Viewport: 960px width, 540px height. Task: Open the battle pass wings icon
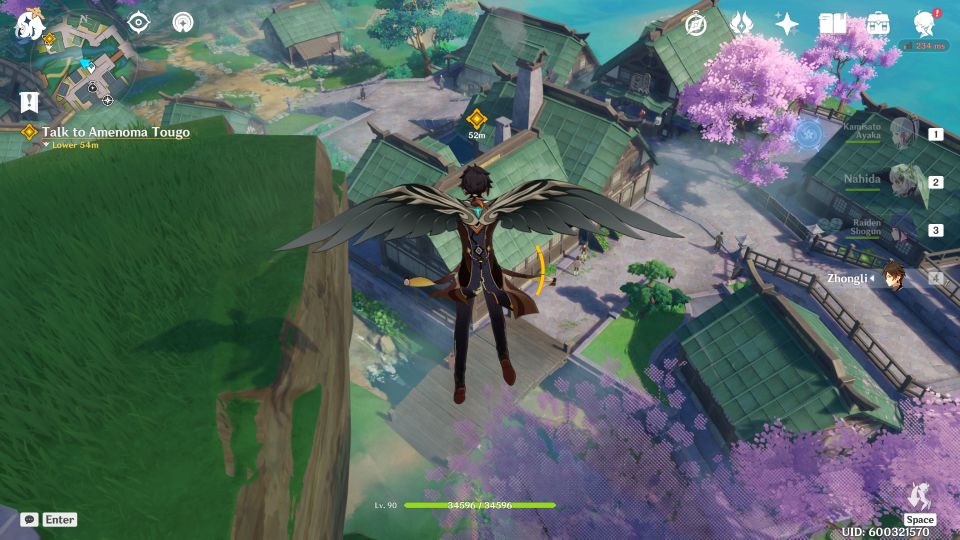coord(741,25)
